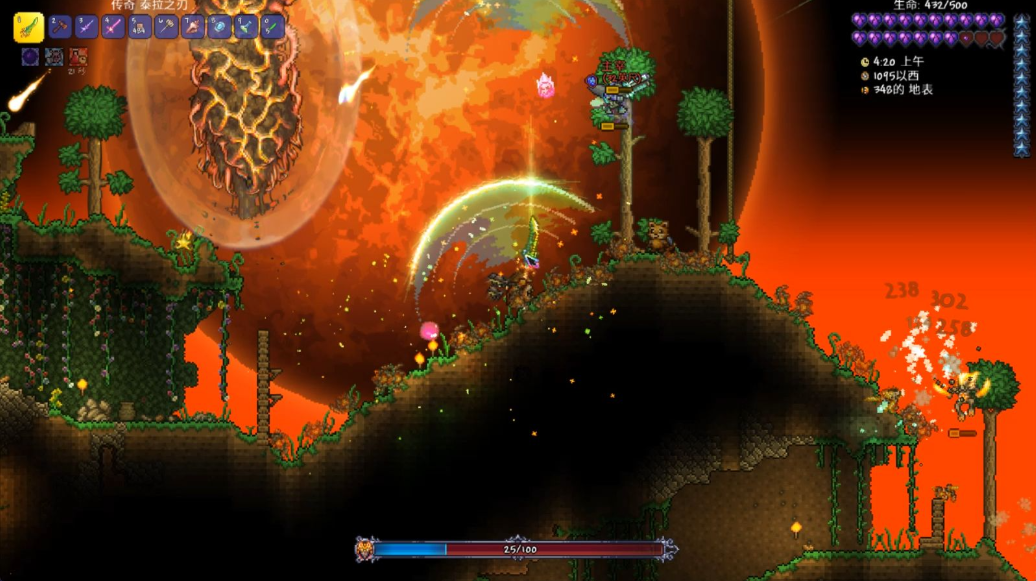Choose the green glowstick slot
This screenshot has height=581, width=1036.
(x=272, y=27)
